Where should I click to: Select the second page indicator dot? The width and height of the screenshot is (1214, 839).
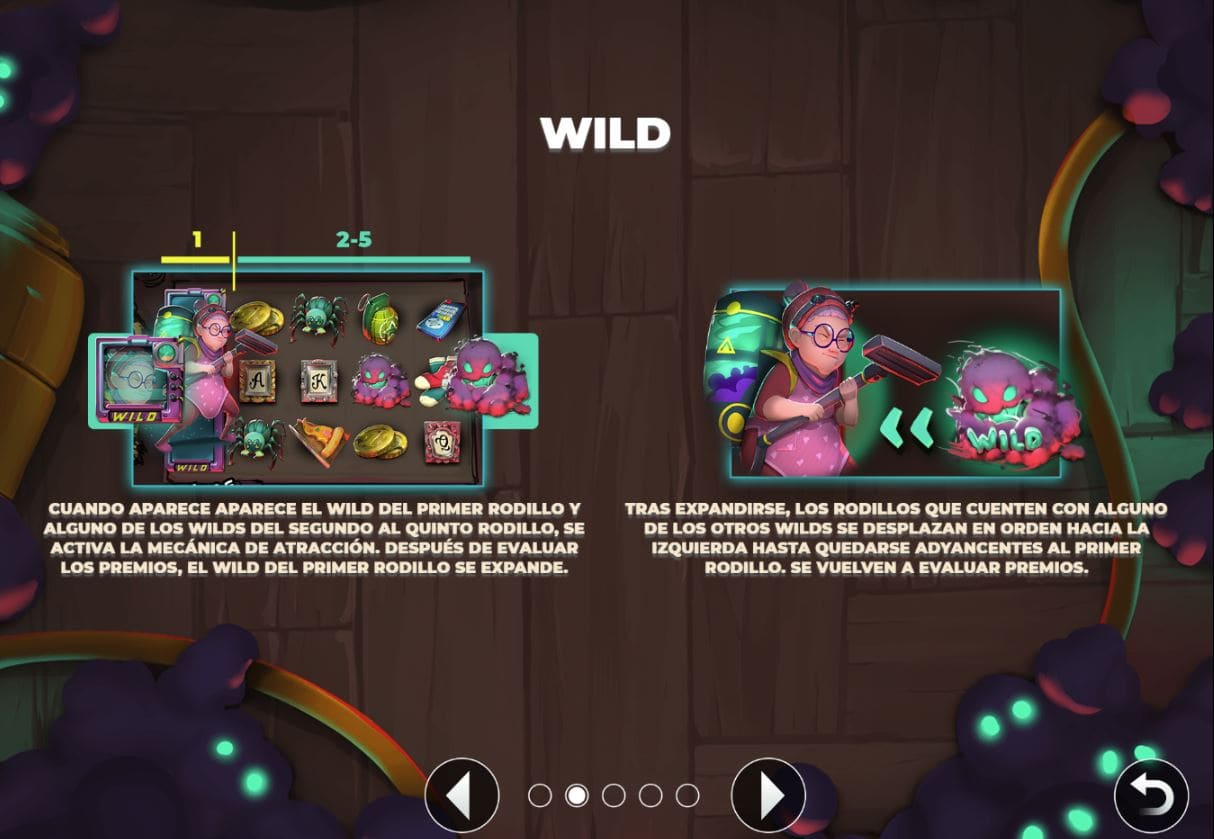tap(577, 796)
